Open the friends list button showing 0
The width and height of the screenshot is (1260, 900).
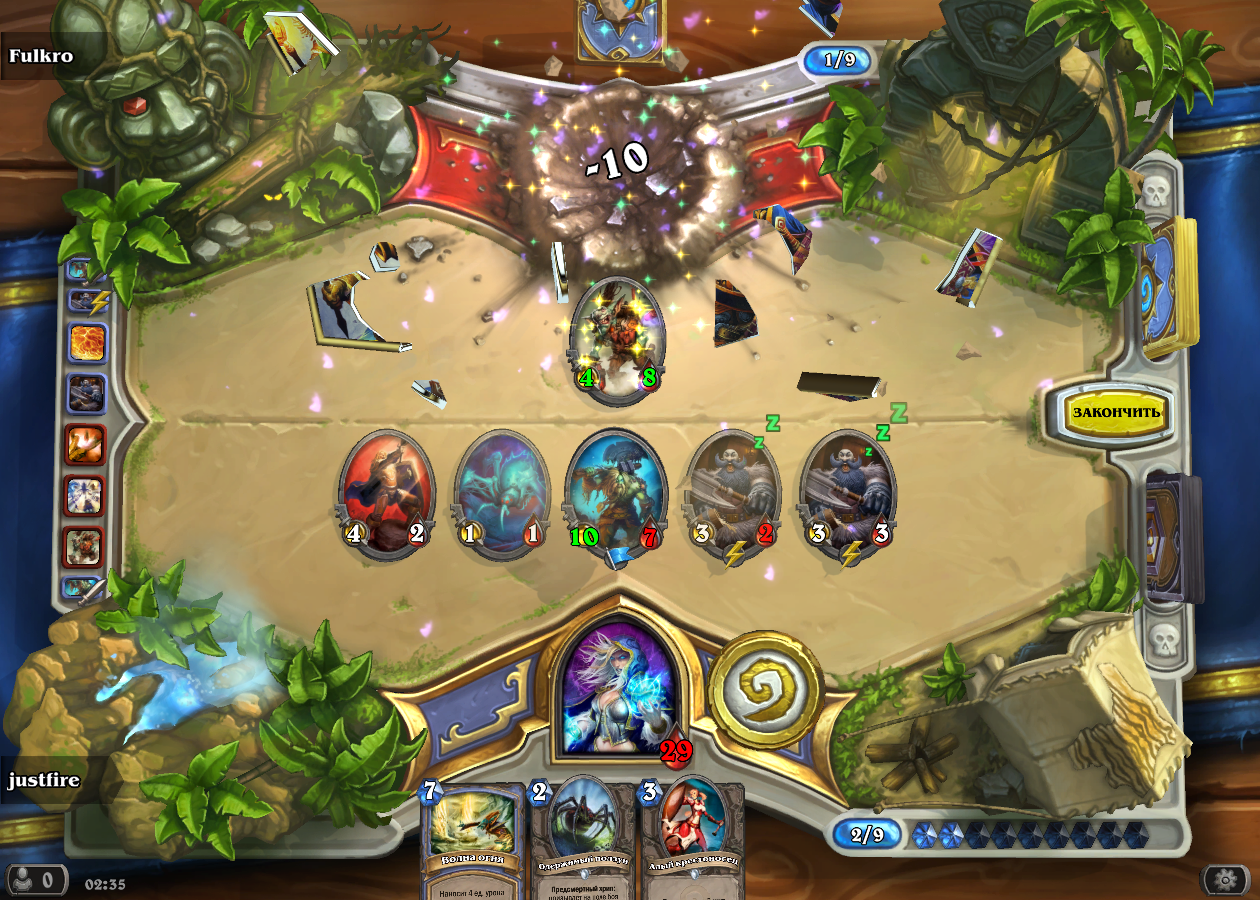[x=37, y=880]
